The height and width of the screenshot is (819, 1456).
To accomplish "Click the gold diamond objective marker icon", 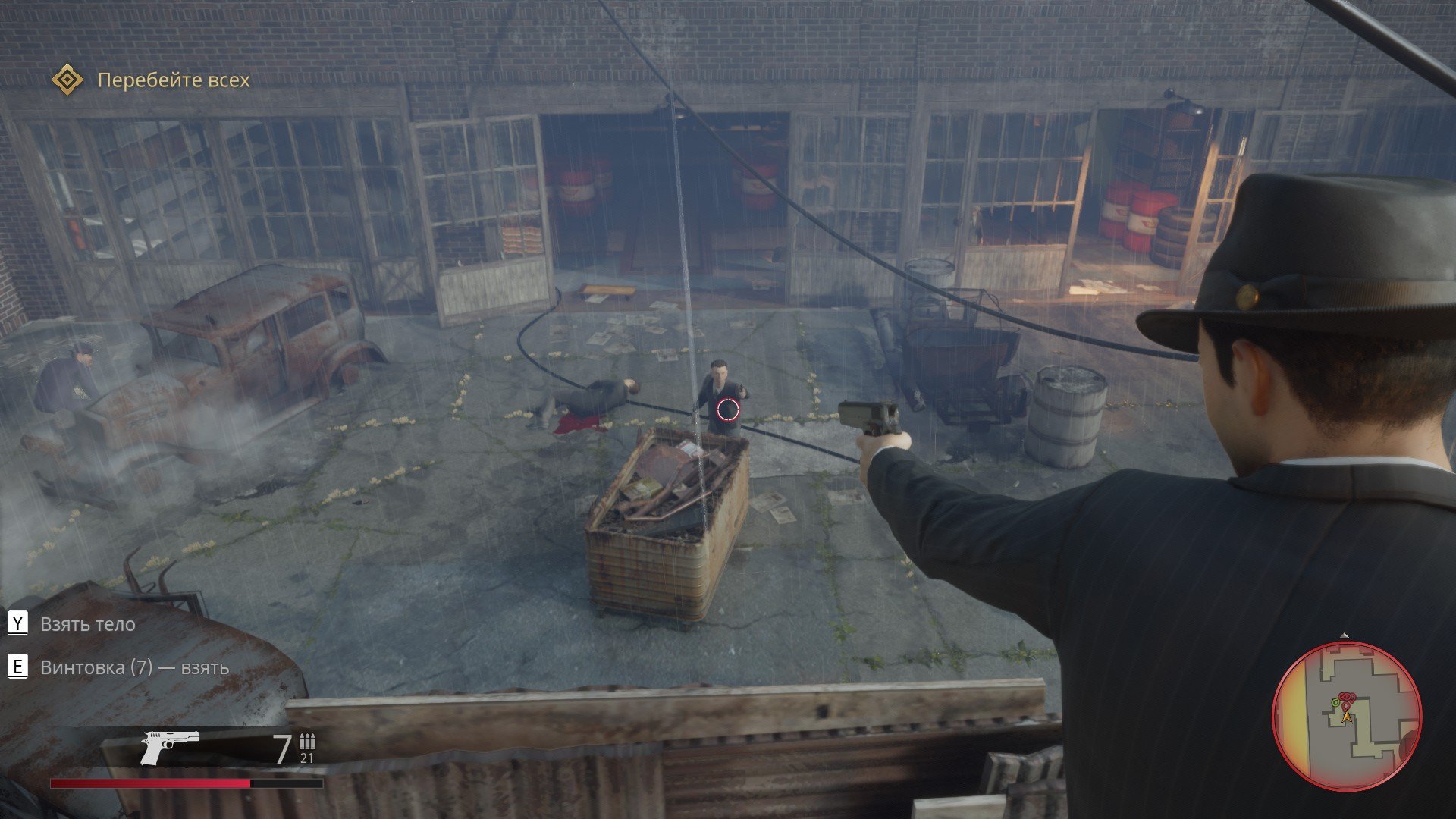I will tap(67, 80).
